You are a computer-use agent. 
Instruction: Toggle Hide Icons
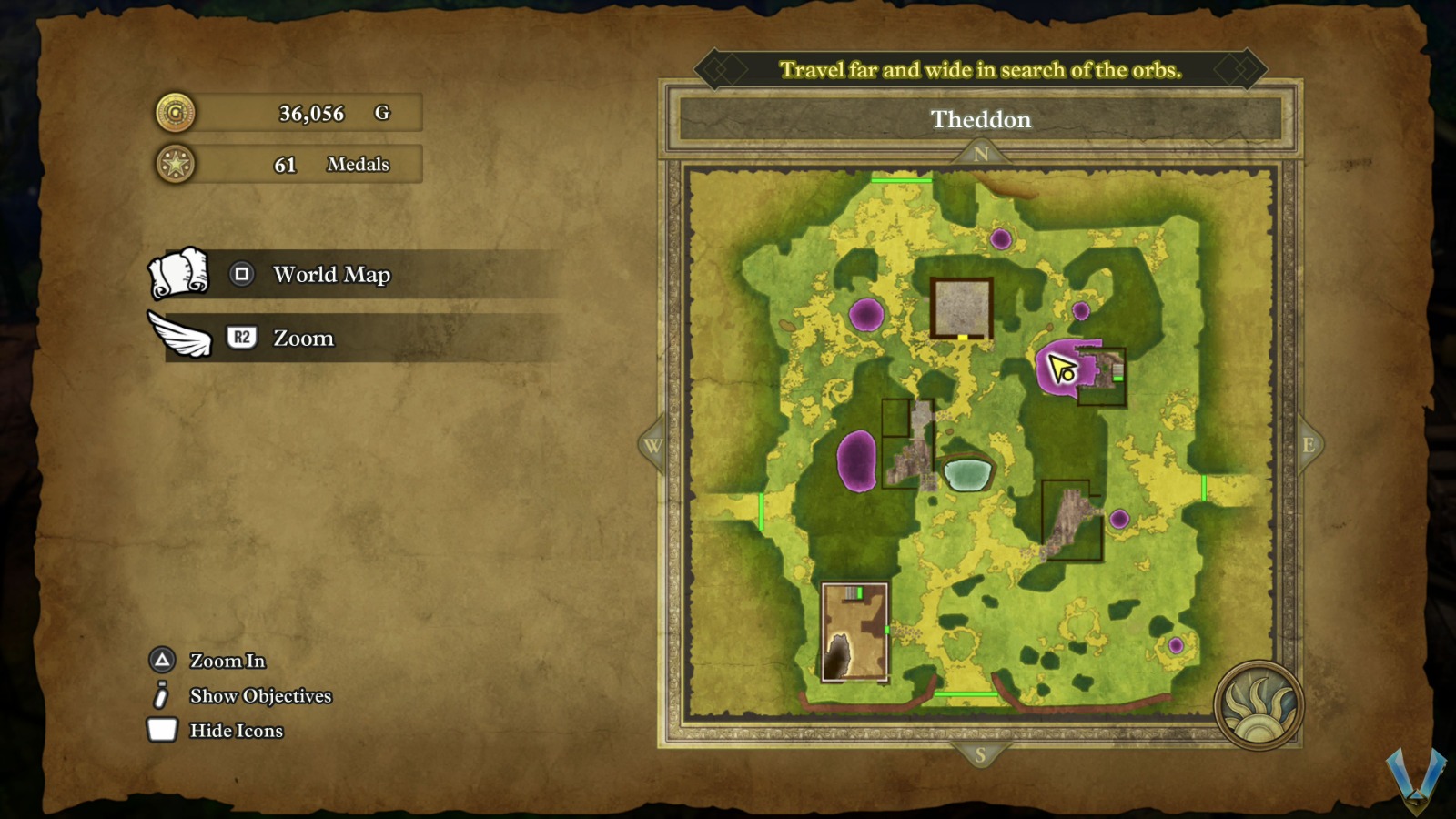tap(236, 731)
